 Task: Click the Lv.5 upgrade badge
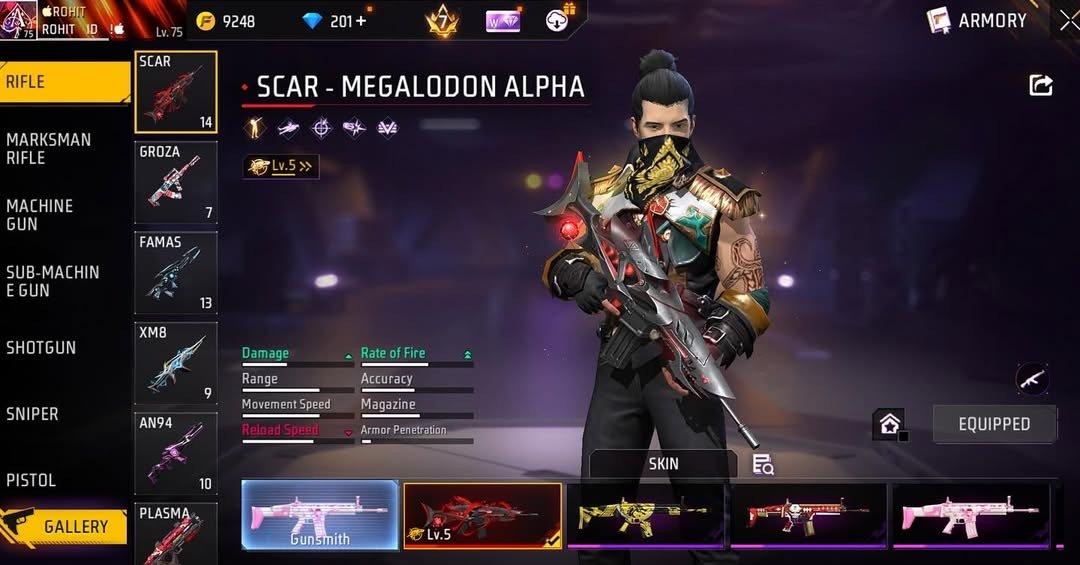click(x=281, y=167)
